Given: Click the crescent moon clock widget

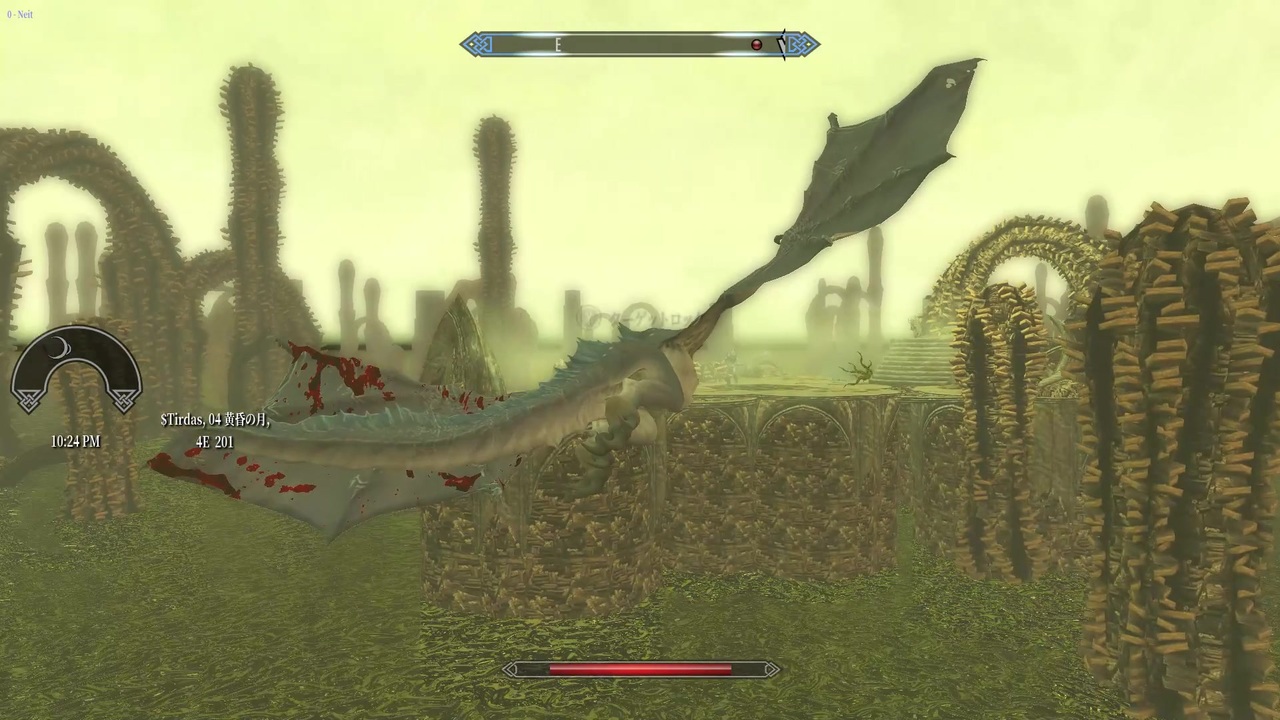Looking at the screenshot, I should coord(75,375).
